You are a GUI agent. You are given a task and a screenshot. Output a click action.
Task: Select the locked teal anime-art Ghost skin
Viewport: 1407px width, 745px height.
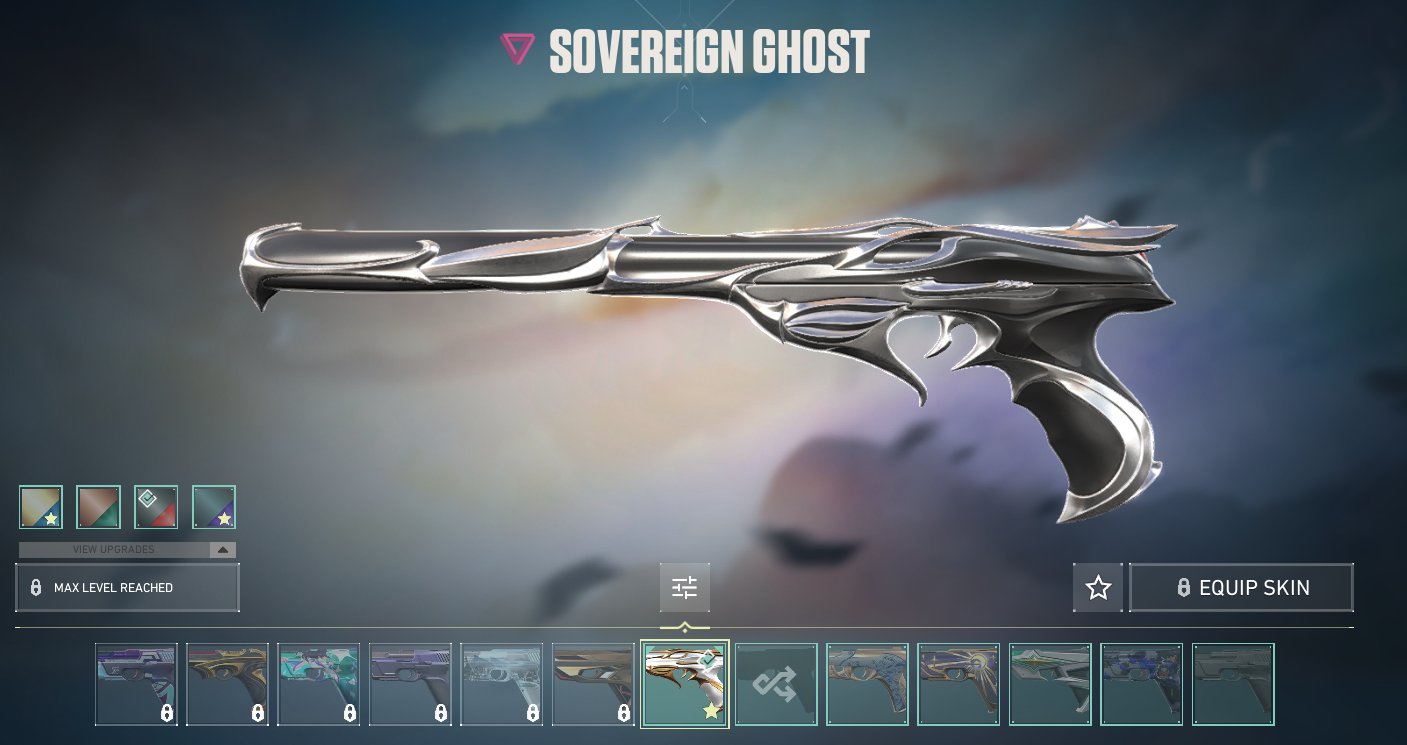click(318, 684)
